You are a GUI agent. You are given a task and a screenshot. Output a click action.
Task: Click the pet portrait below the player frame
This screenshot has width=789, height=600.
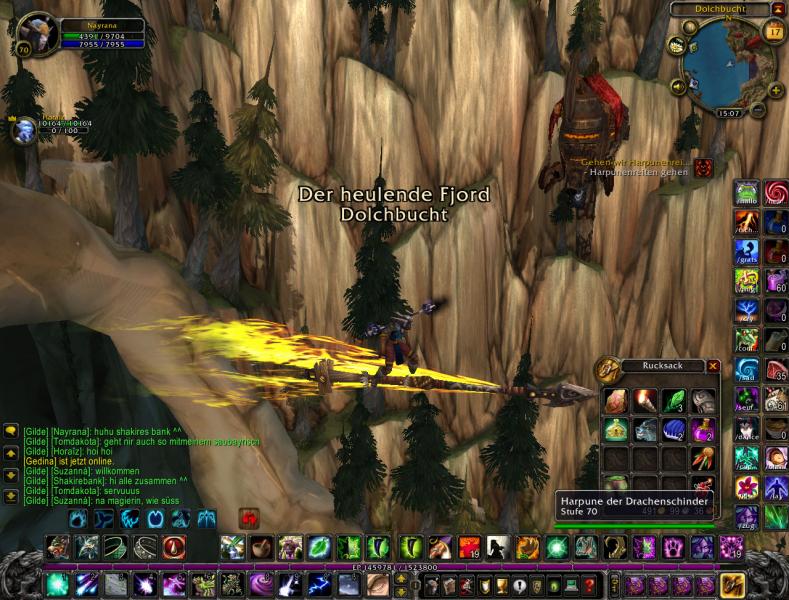tap(21, 131)
